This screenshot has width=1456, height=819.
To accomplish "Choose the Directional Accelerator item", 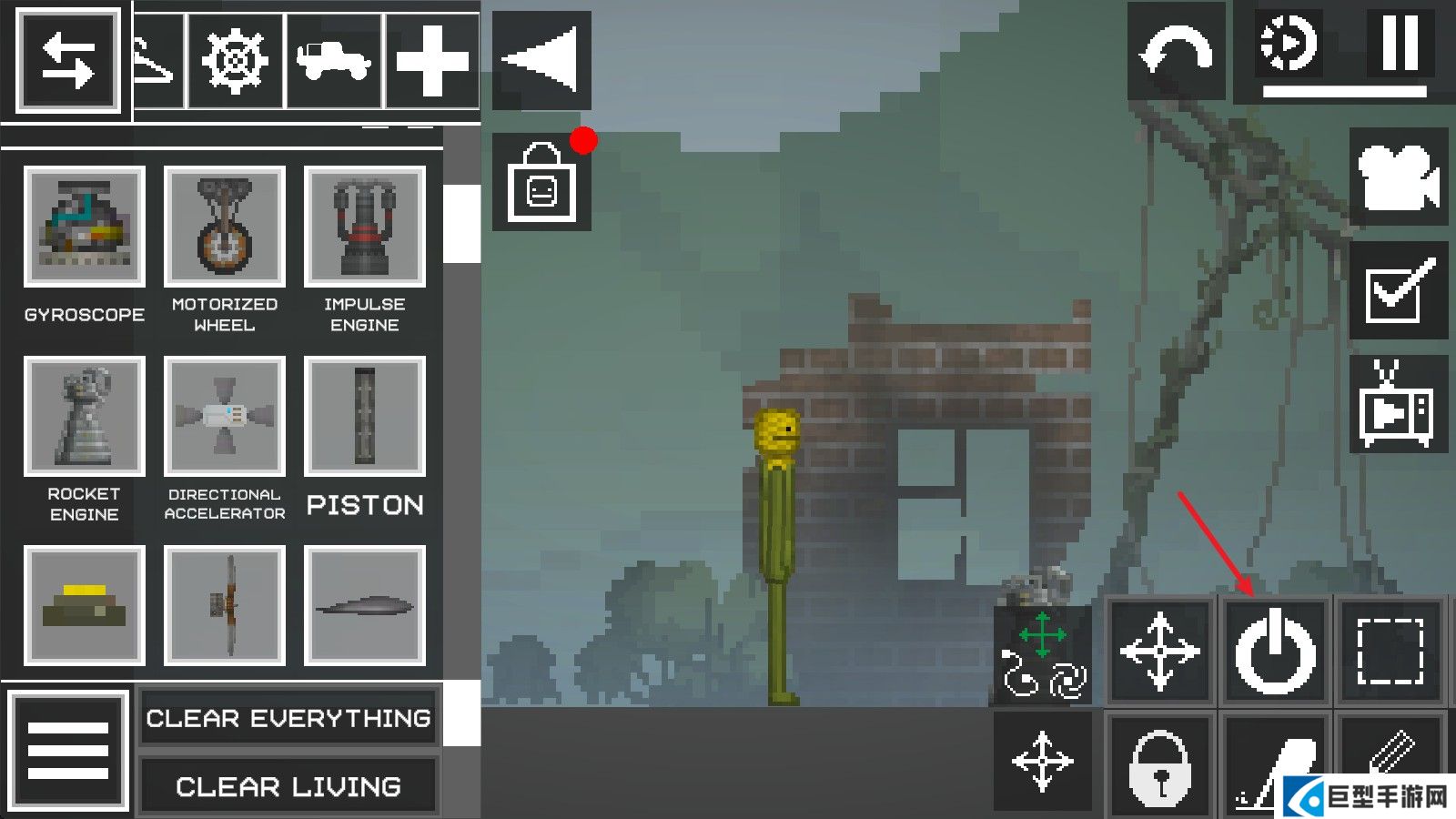I will [224, 417].
